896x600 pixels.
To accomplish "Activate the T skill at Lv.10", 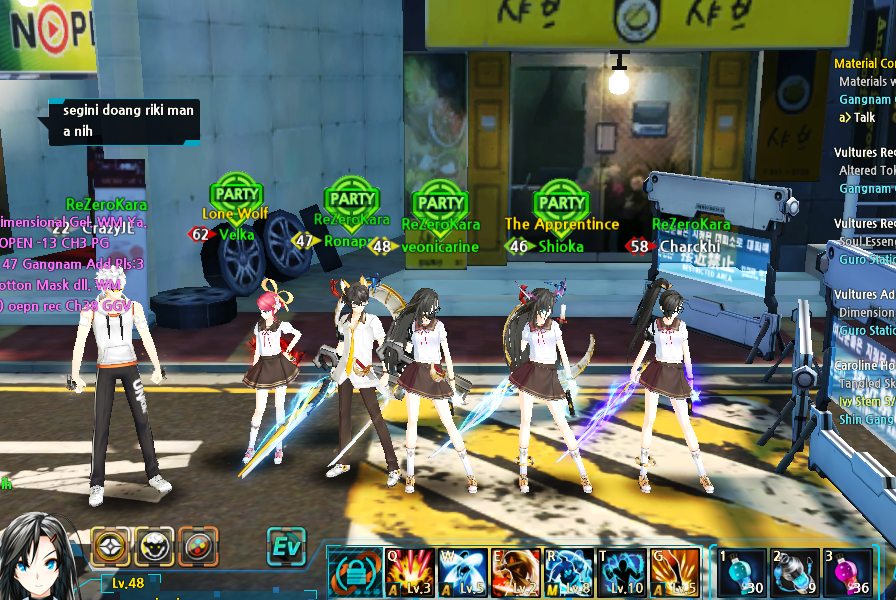I will pyautogui.click(x=622, y=572).
